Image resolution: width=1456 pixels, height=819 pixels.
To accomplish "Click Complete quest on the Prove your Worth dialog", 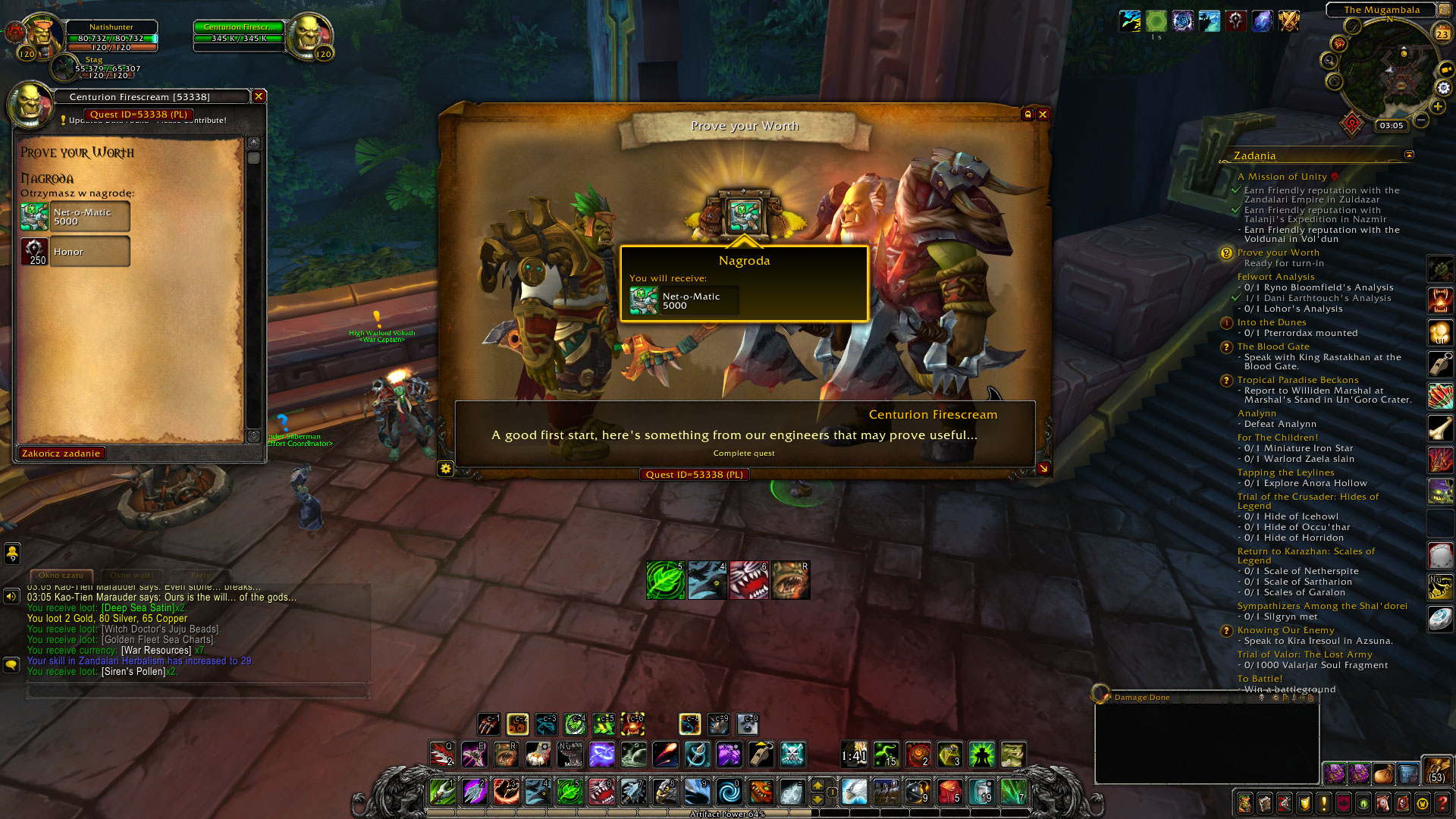I will 743,453.
